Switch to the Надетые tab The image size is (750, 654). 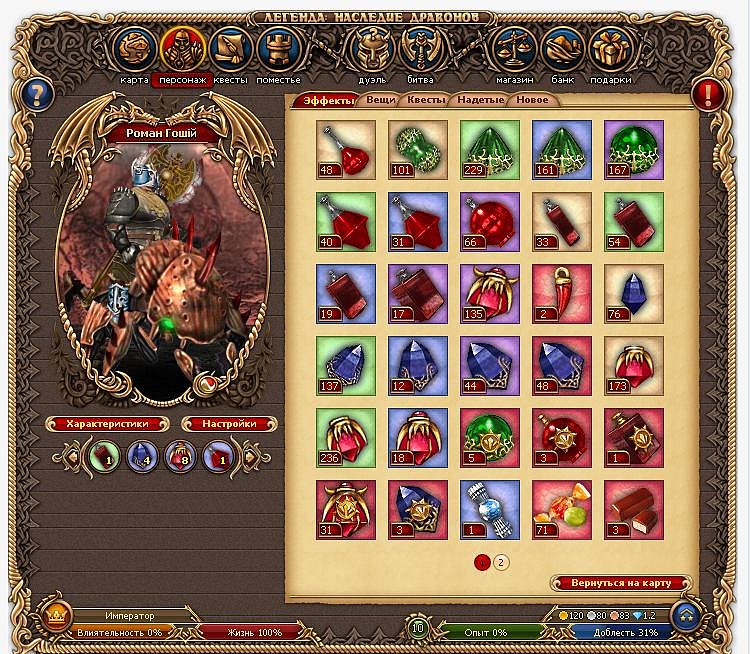481,100
